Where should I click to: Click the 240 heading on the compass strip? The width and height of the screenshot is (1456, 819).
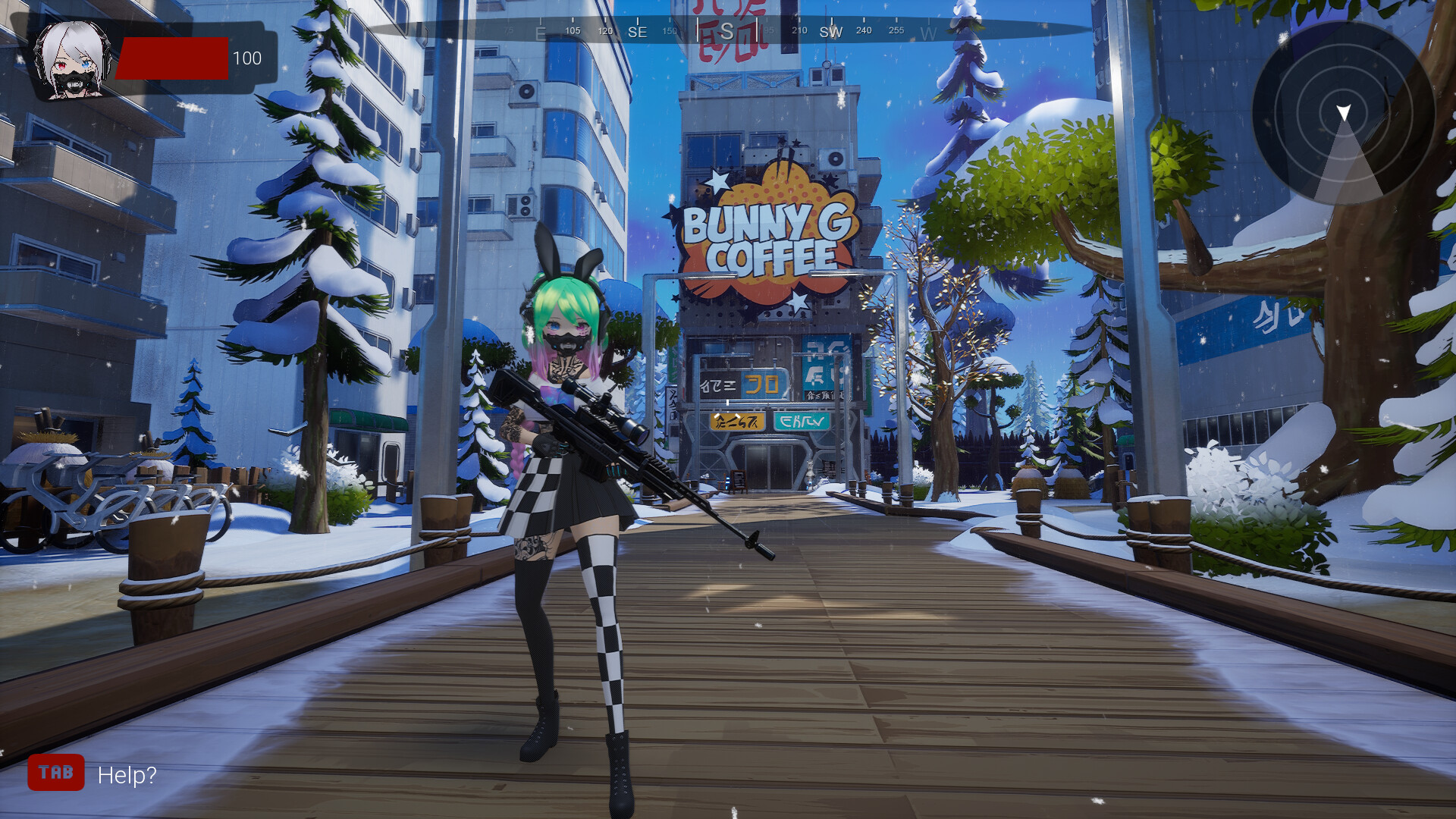point(862,31)
